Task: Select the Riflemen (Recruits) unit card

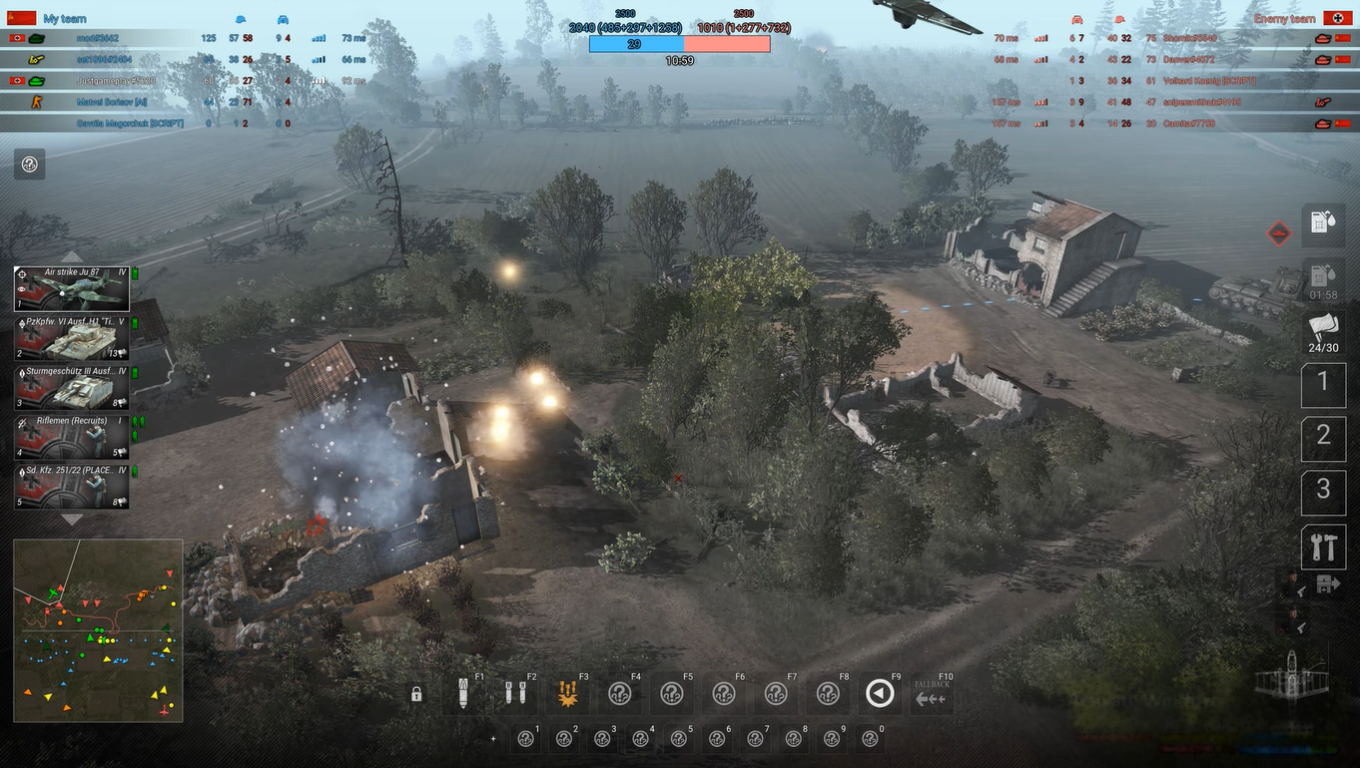Action: click(x=70, y=437)
